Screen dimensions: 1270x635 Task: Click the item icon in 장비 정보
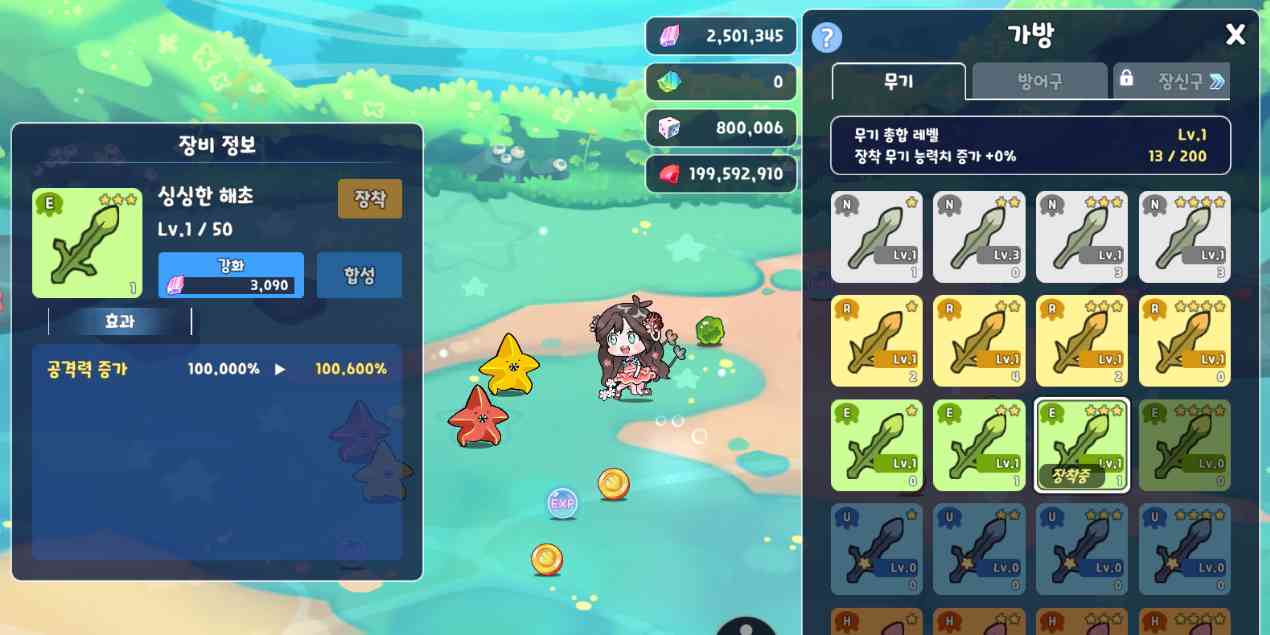(x=87, y=243)
